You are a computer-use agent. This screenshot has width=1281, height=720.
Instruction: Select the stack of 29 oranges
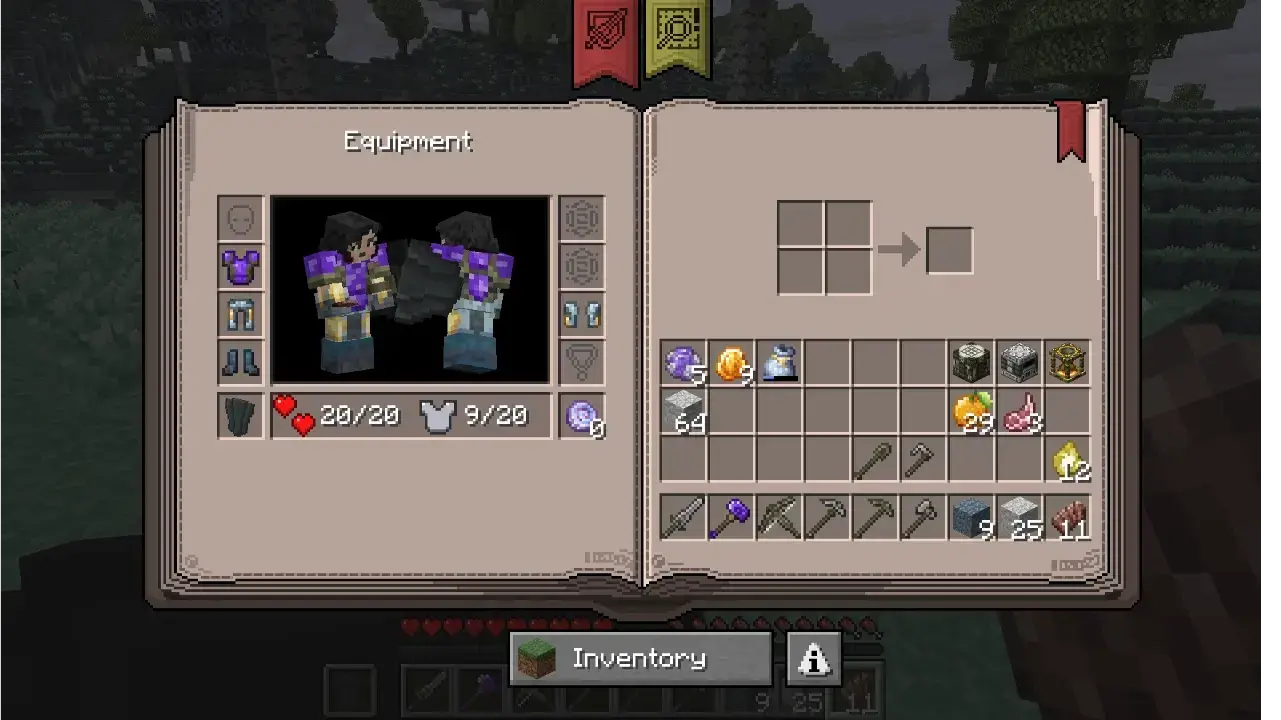coord(972,411)
